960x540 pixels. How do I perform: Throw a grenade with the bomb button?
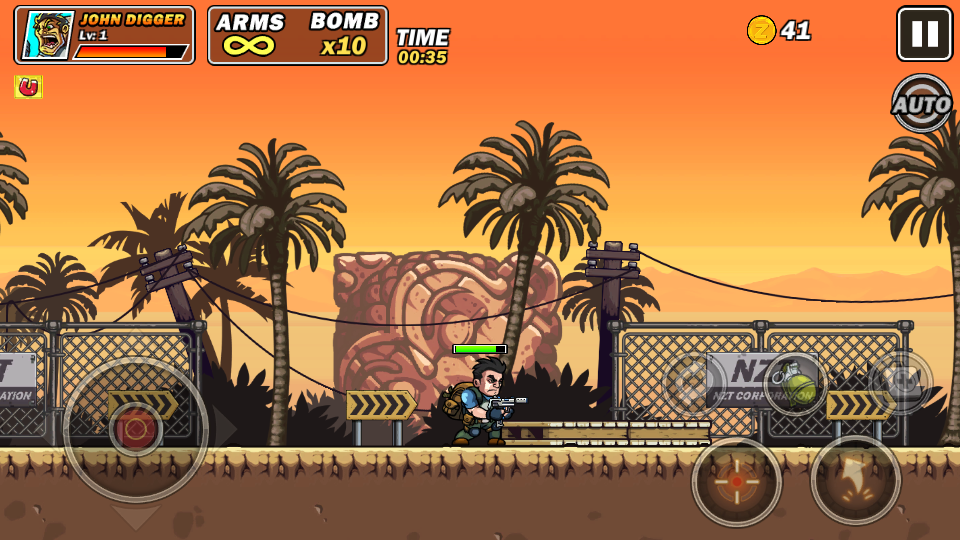pyautogui.click(x=796, y=383)
